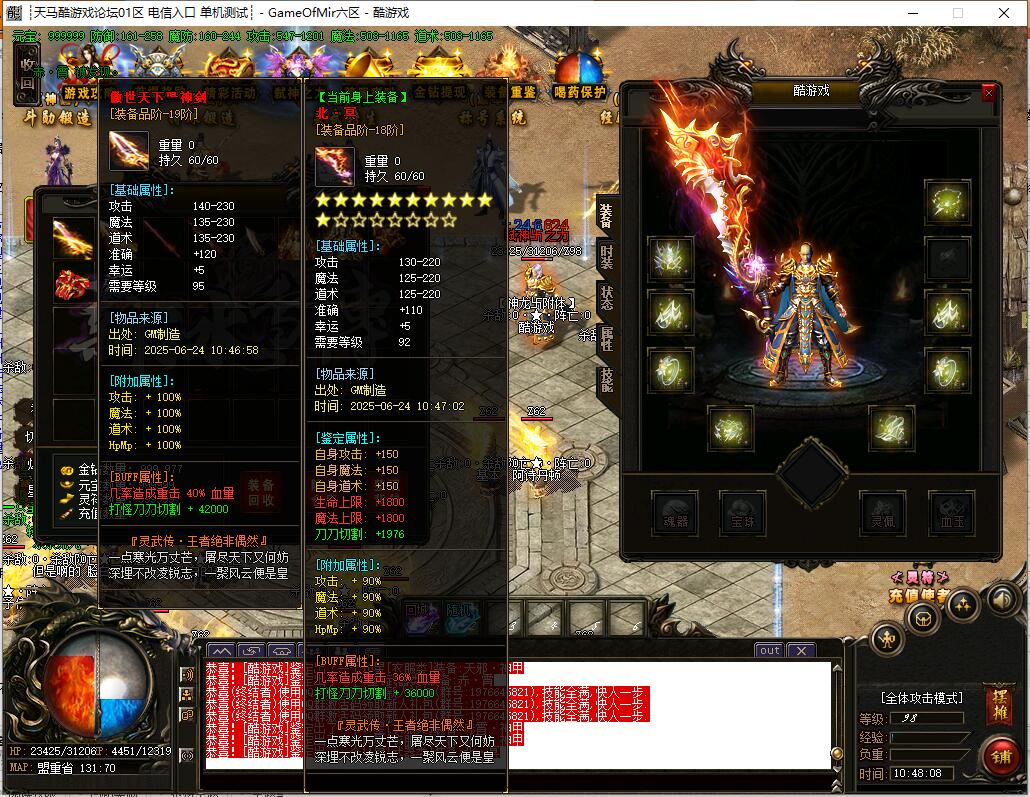Open the 铺 shop round button
Screen dimensions: 1030x797
pyautogui.click(x=999, y=754)
